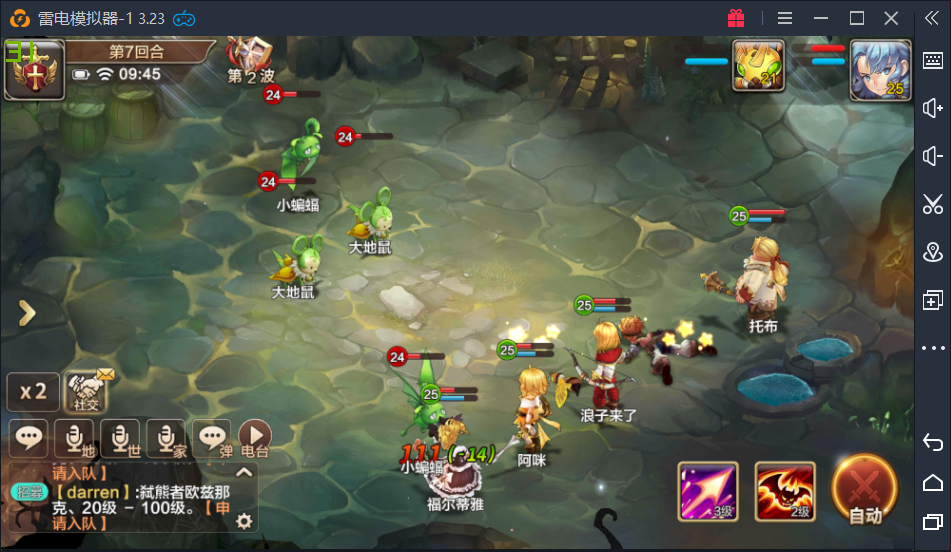
Task: Expand the chat box with the up arrow
Action: [x=244, y=472]
